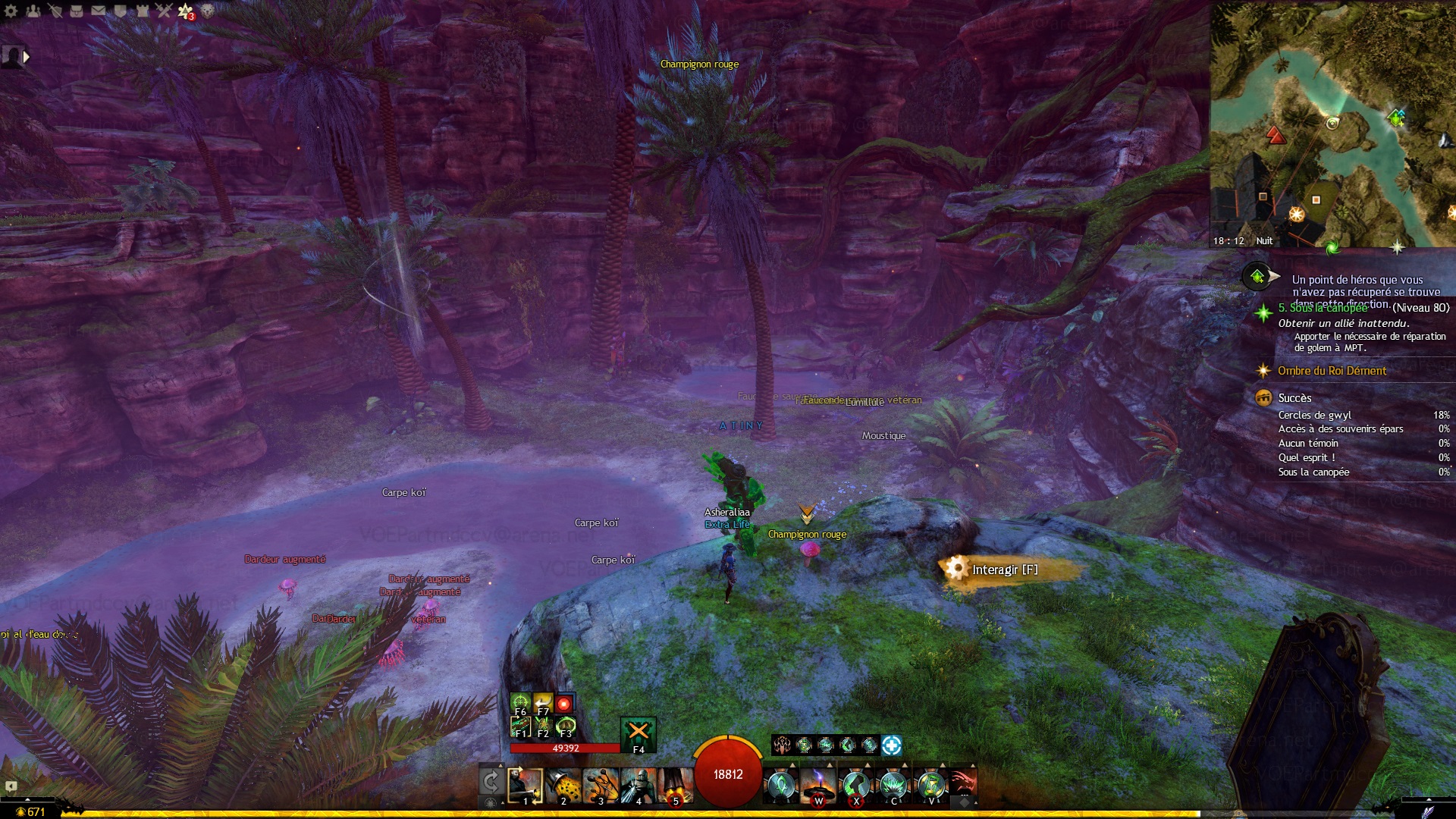The height and width of the screenshot is (819, 1456).
Task: Click the weapon swap arrow button
Action: coord(491,783)
